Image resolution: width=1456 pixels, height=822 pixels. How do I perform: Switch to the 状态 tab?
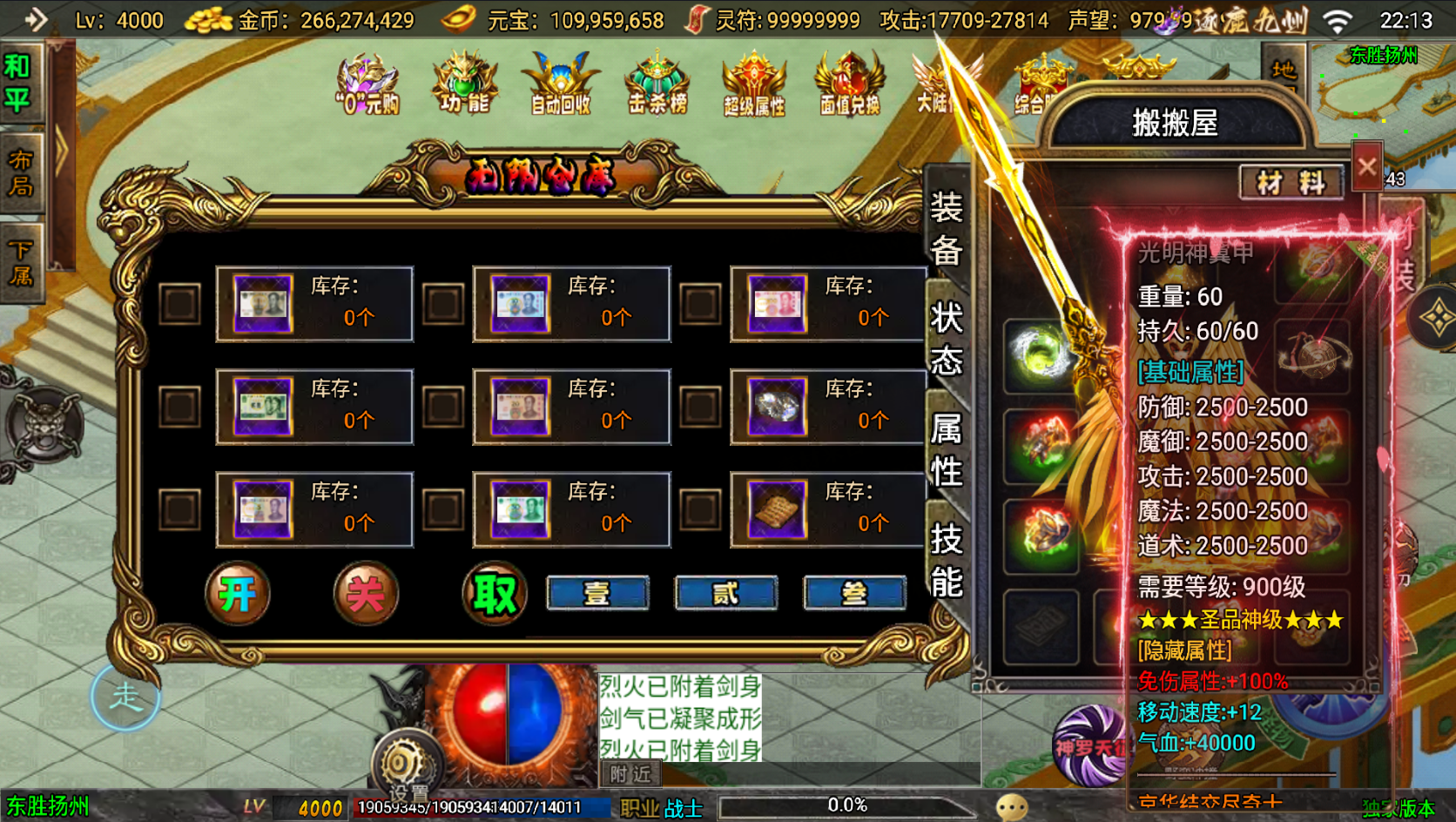coord(948,340)
